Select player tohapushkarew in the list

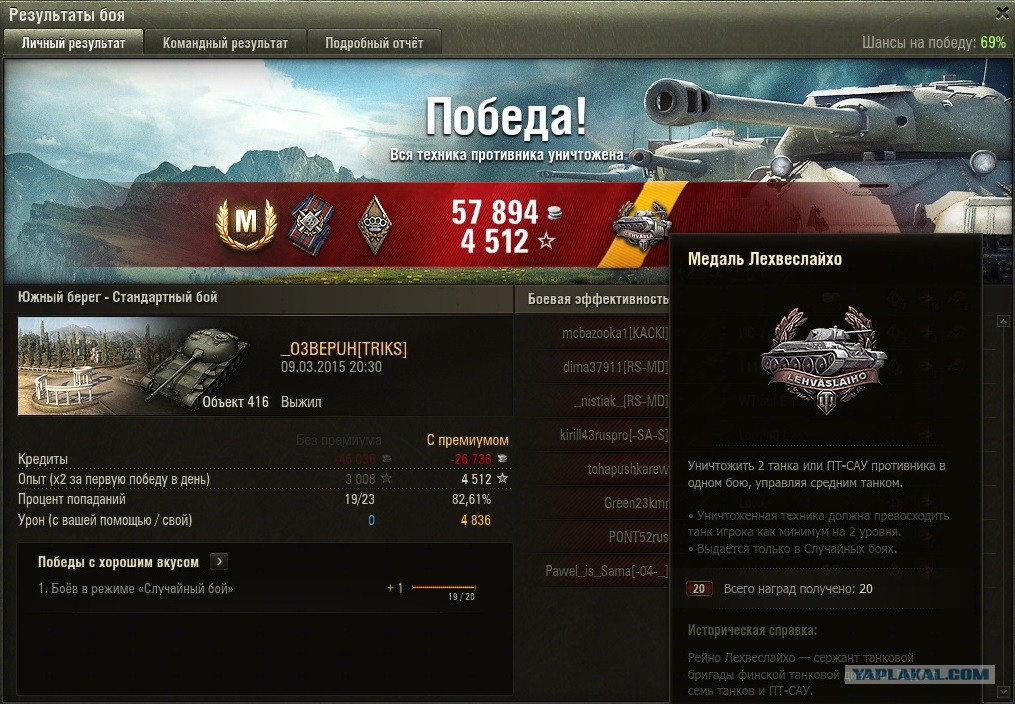[x=627, y=469]
